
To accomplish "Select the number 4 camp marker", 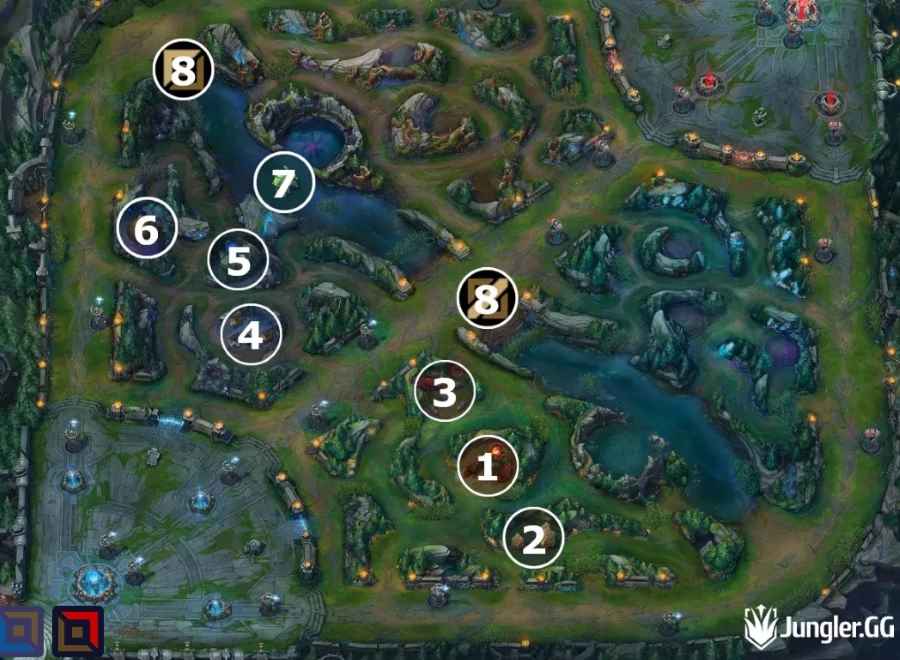I will point(251,335).
